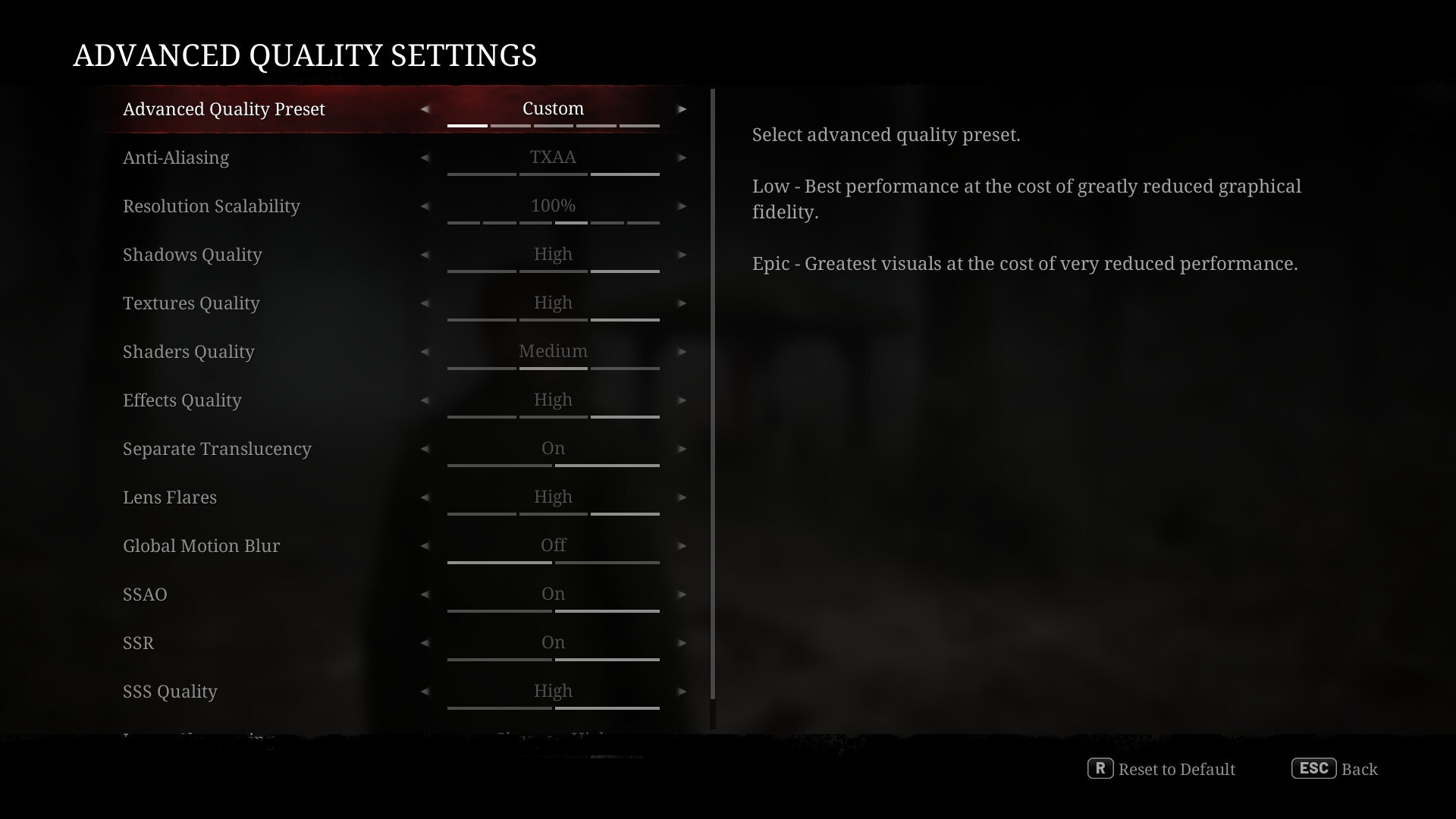This screenshot has width=1456, height=819.
Task: Go Back from advanced settings
Action: click(1335, 769)
